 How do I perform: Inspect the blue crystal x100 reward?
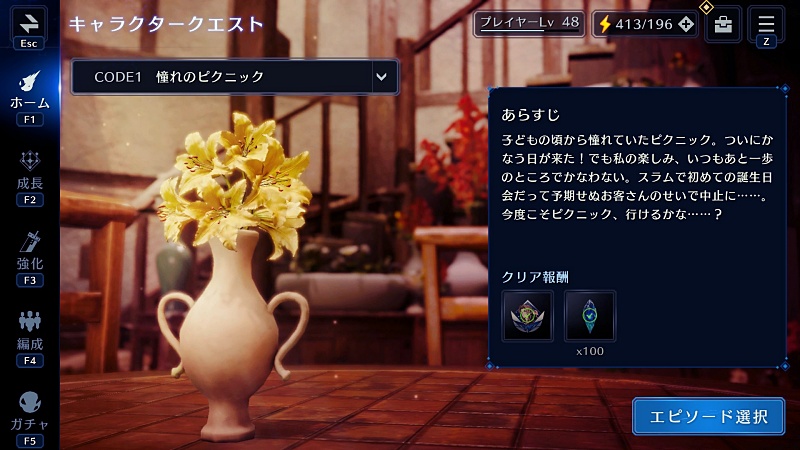click(590, 315)
